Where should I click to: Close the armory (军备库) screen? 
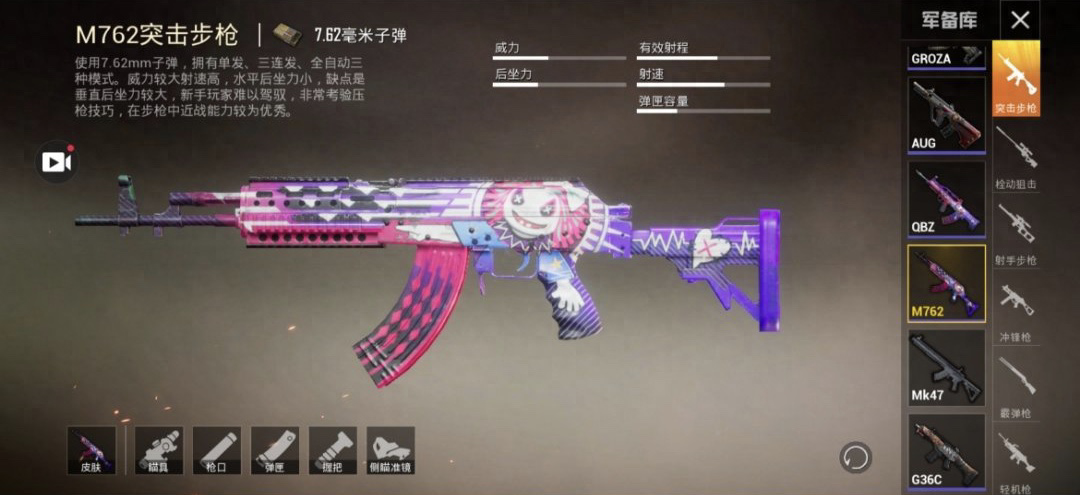1019,19
